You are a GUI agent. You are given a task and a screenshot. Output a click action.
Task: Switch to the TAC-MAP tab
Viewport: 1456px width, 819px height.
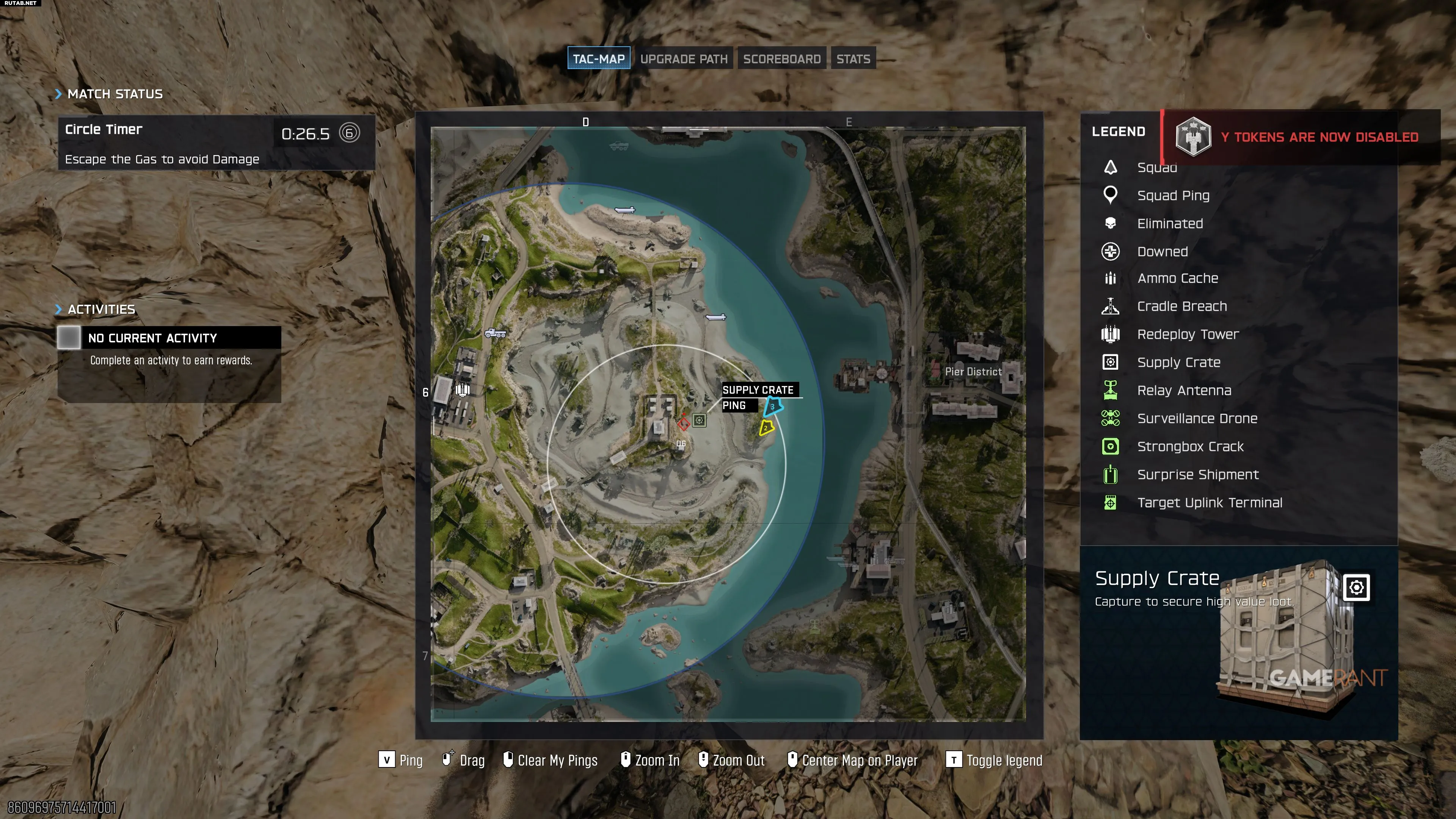(x=599, y=59)
